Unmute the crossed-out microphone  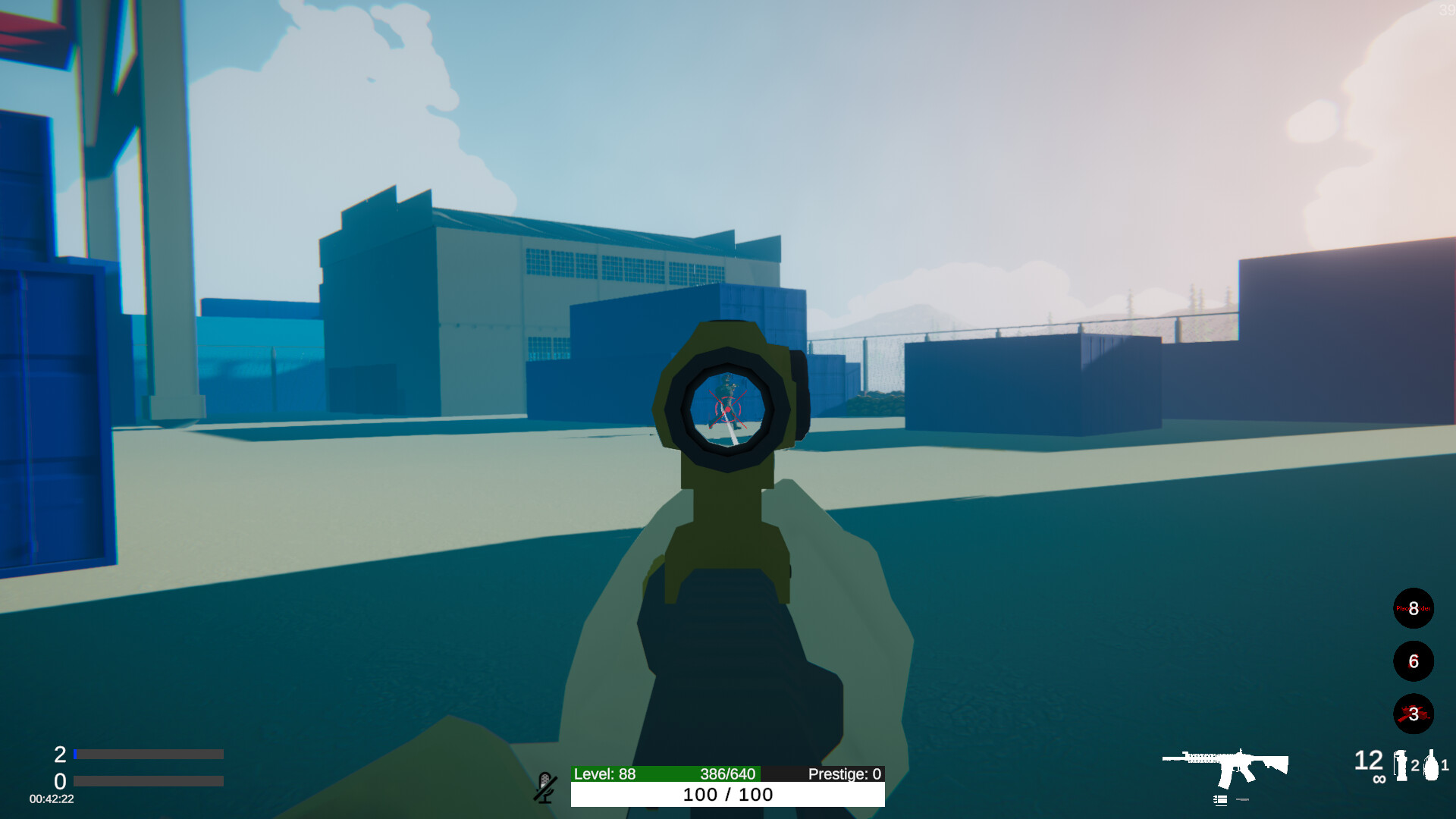[545, 789]
